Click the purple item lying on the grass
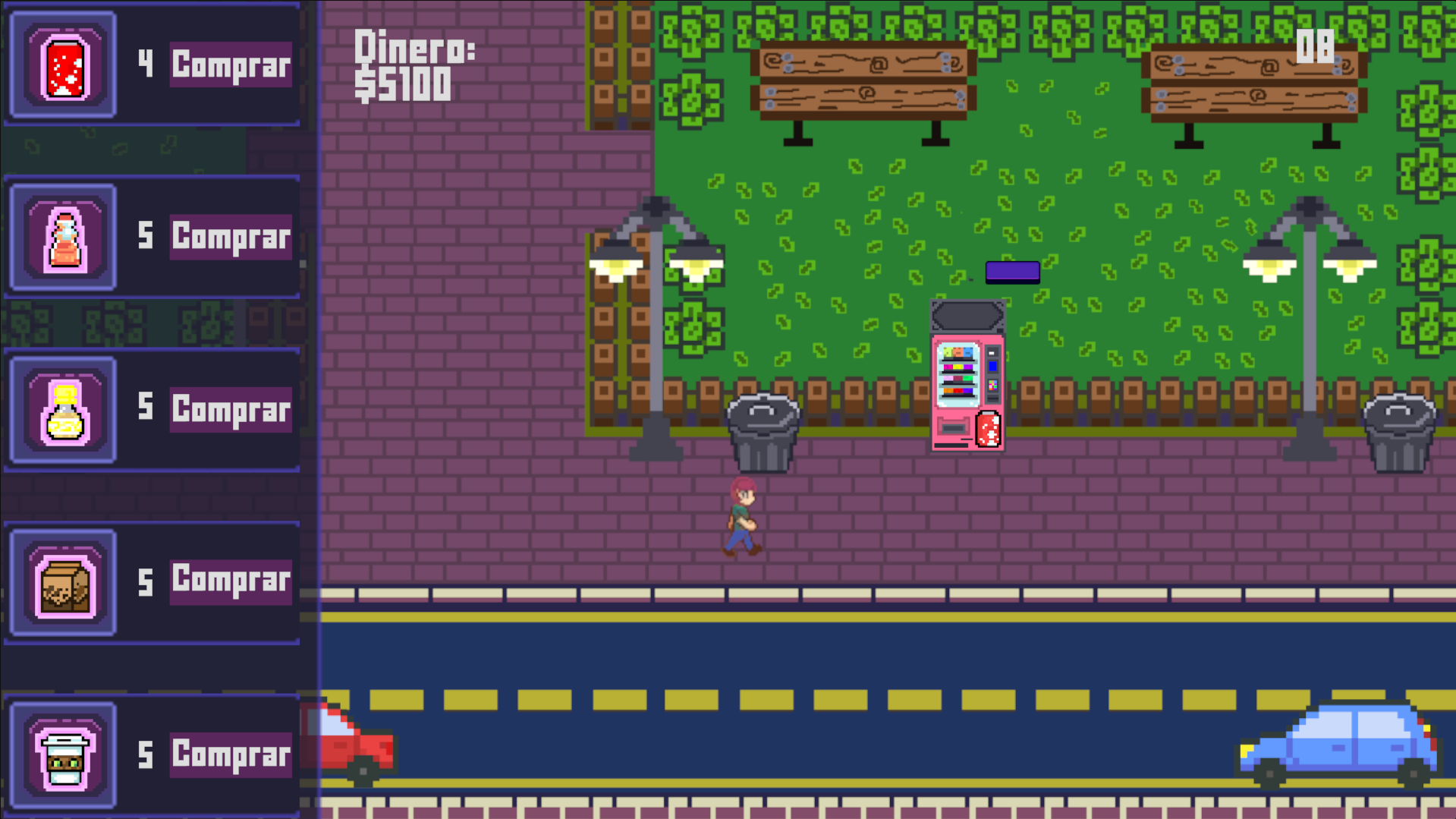1456x819 pixels. click(1012, 271)
